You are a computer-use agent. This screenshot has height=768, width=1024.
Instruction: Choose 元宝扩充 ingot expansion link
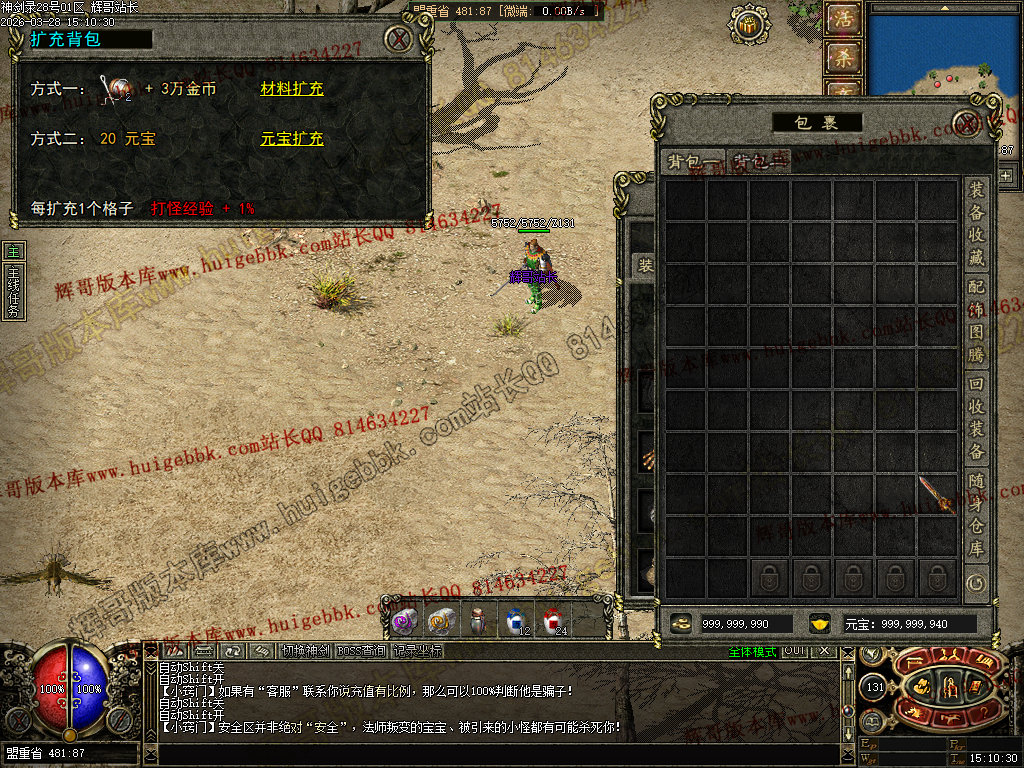click(292, 139)
